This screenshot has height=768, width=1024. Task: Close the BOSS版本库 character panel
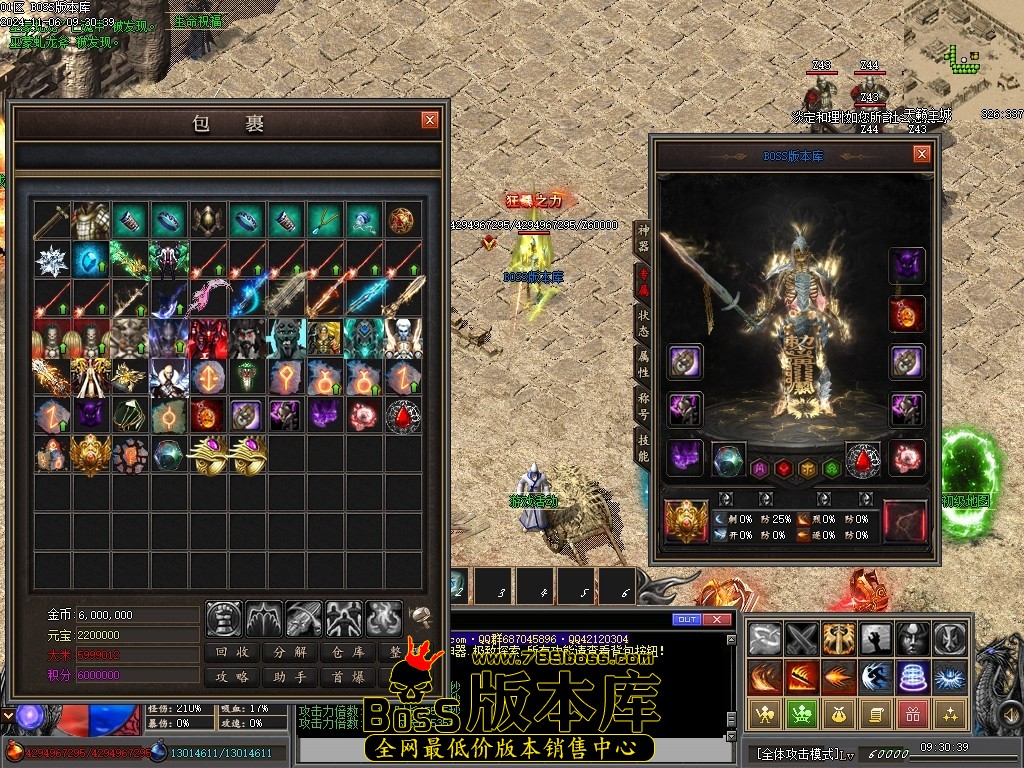[921, 154]
